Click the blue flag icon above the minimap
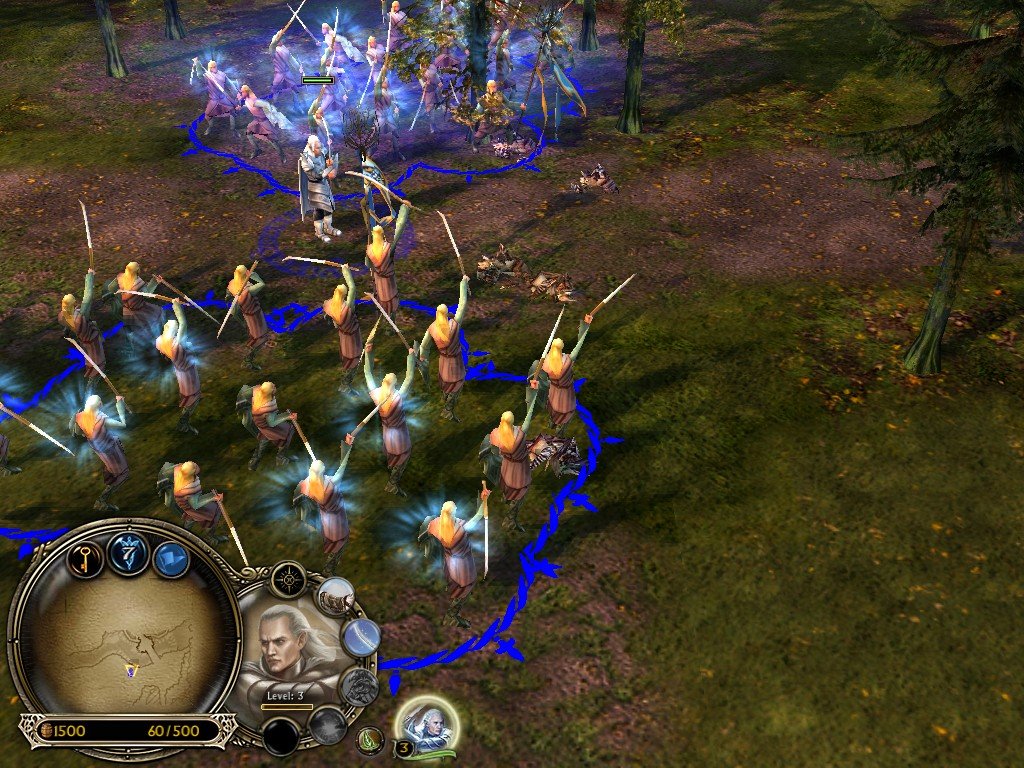Image resolution: width=1024 pixels, height=768 pixels. tap(172, 559)
